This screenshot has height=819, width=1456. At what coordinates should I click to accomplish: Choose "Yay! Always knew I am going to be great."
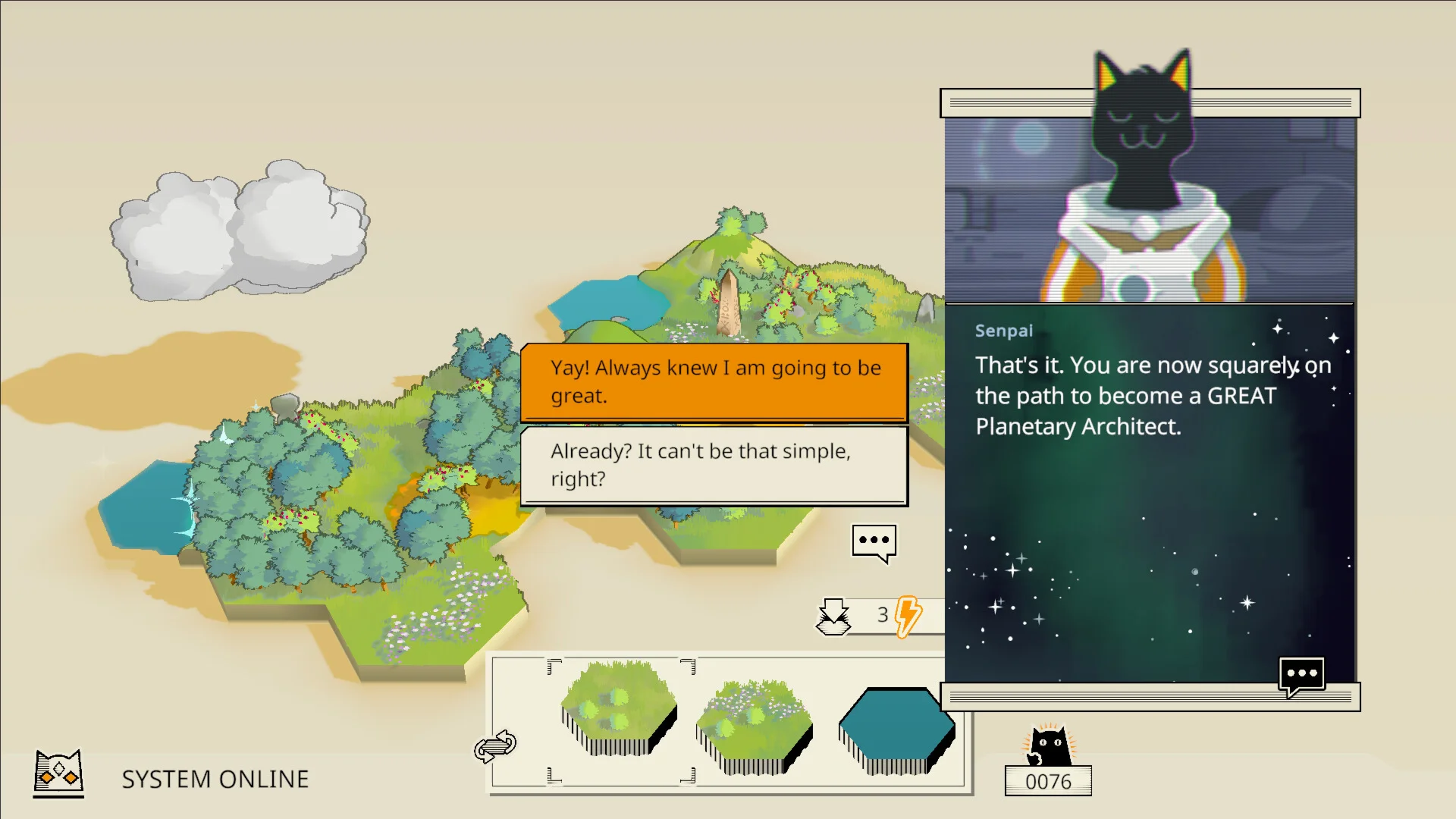[714, 381]
